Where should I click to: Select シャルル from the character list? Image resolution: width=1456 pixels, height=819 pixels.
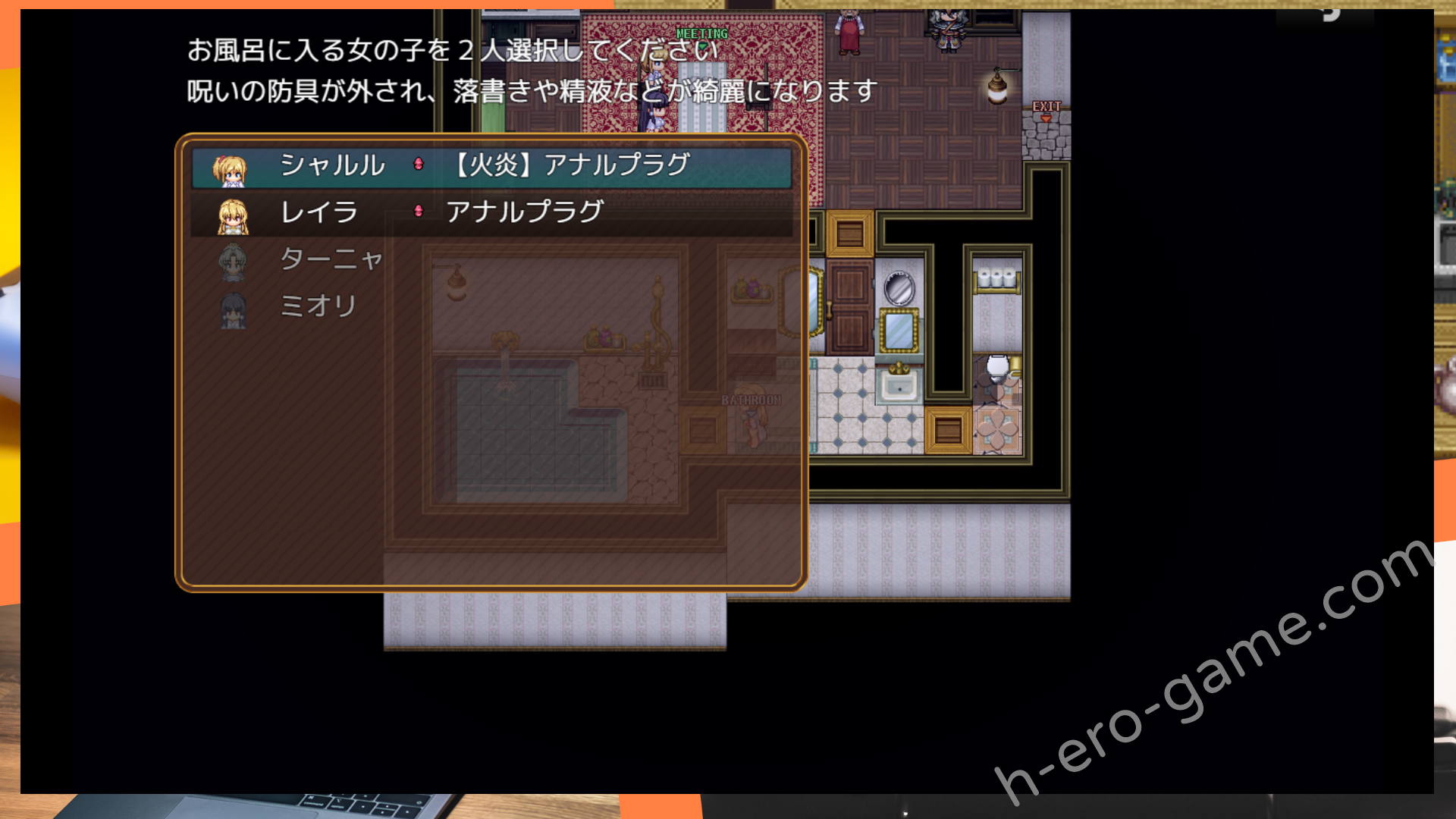click(x=332, y=166)
